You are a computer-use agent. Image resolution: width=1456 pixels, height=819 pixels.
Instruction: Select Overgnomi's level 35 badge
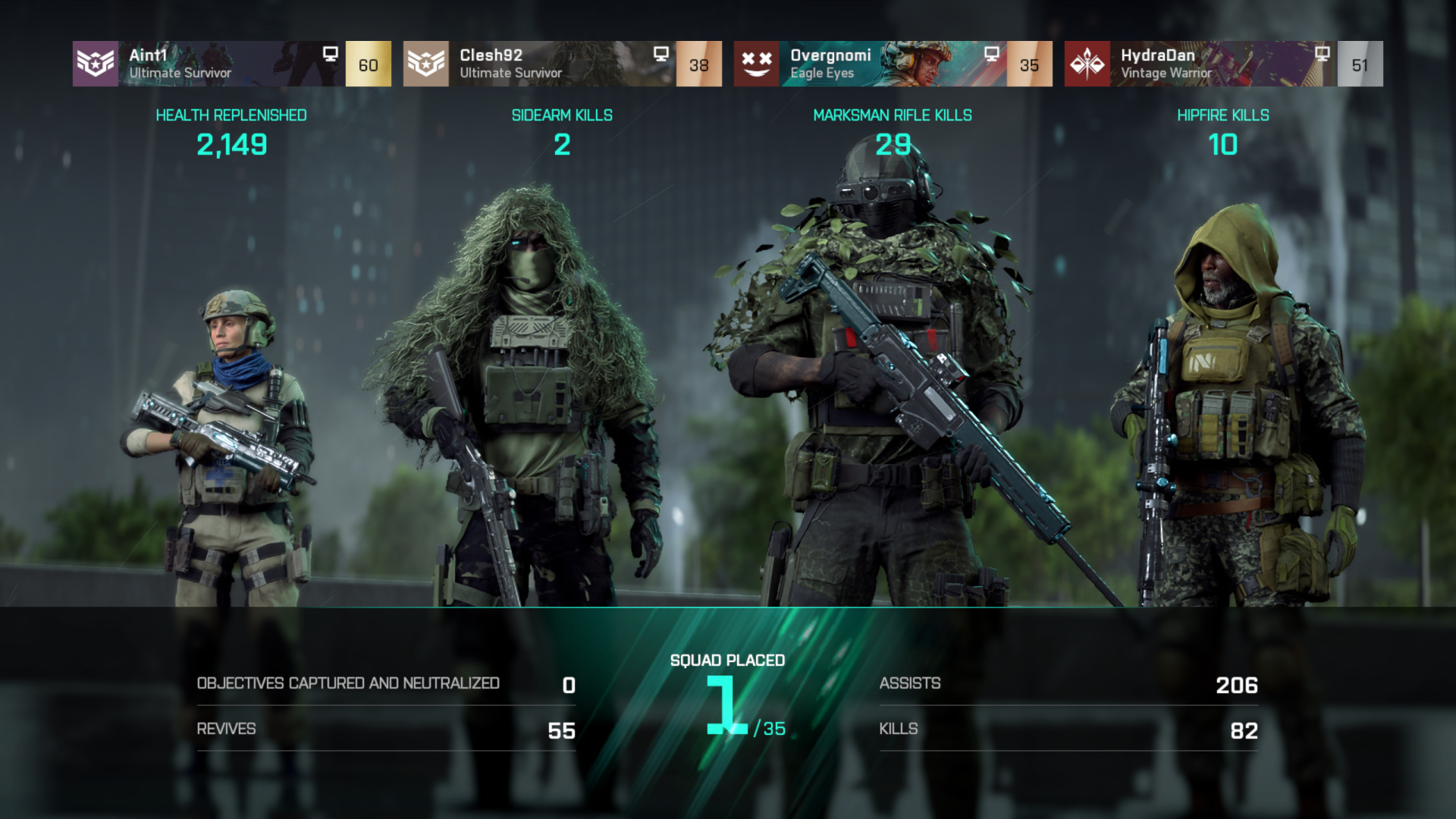(x=1029, y=65)
